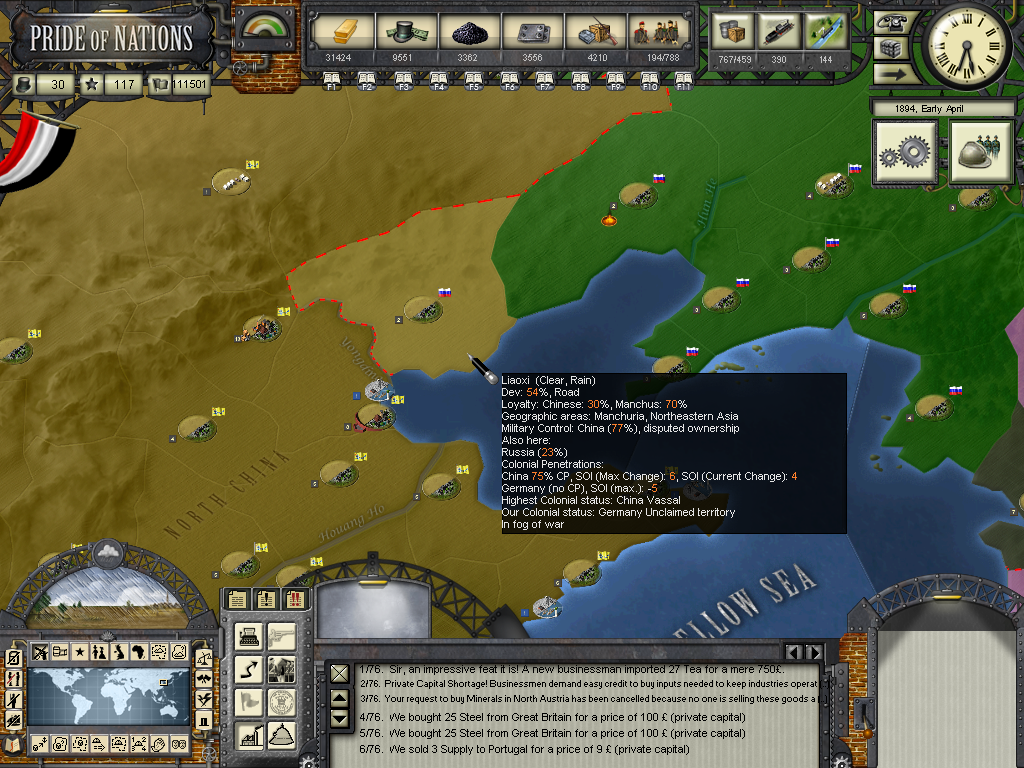Open the factory industry mode
Image resolution: width=1024 pixels, height=768 pixels.
click(x=250, y=737)
